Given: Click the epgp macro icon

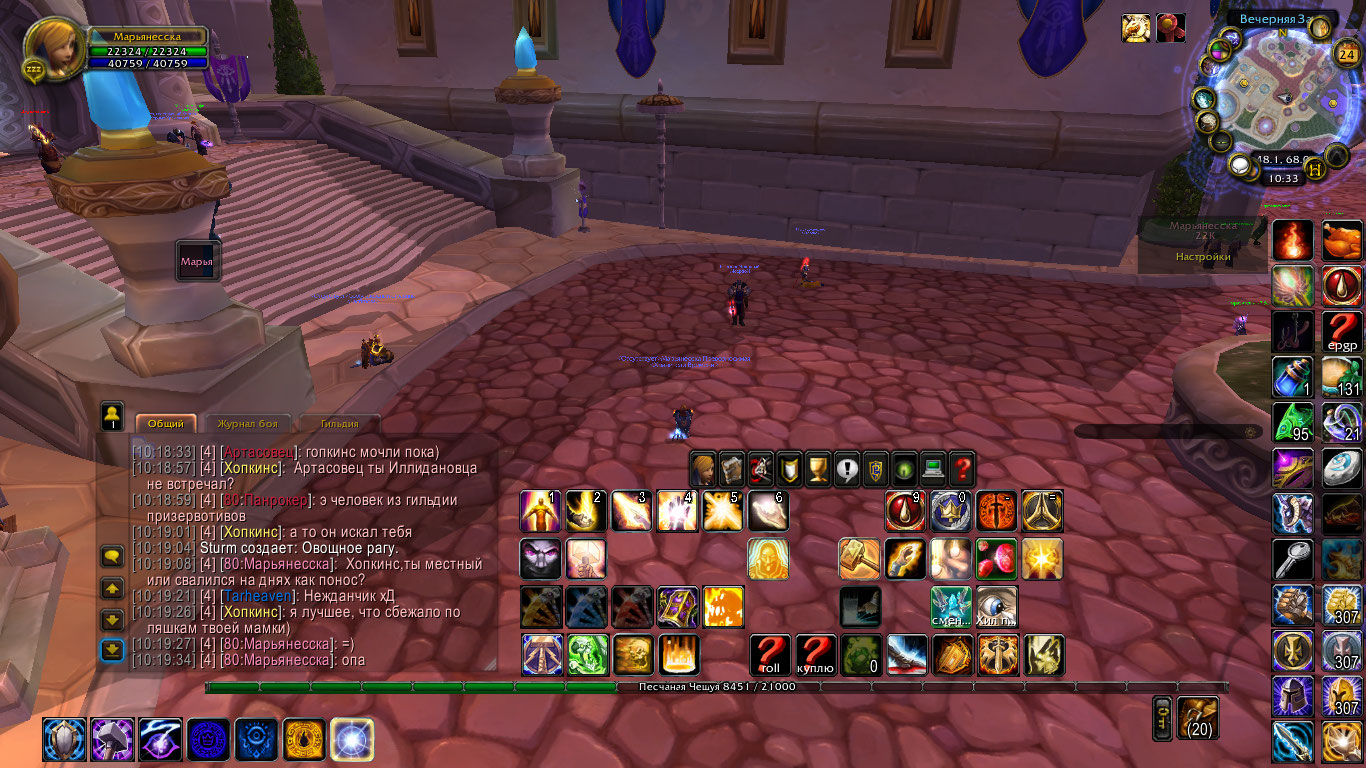Looking at the screenshot, I should tap(1343, 330).
